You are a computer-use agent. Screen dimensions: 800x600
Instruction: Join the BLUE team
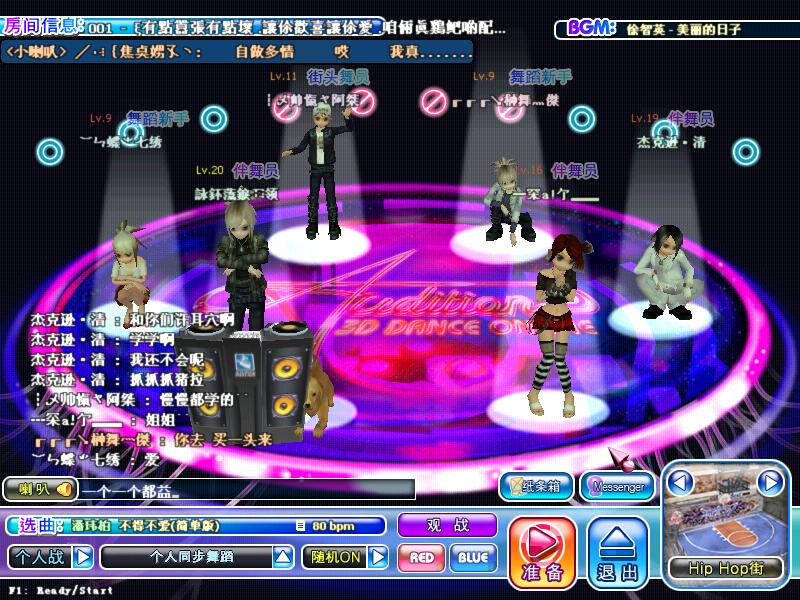click(473, 557)
